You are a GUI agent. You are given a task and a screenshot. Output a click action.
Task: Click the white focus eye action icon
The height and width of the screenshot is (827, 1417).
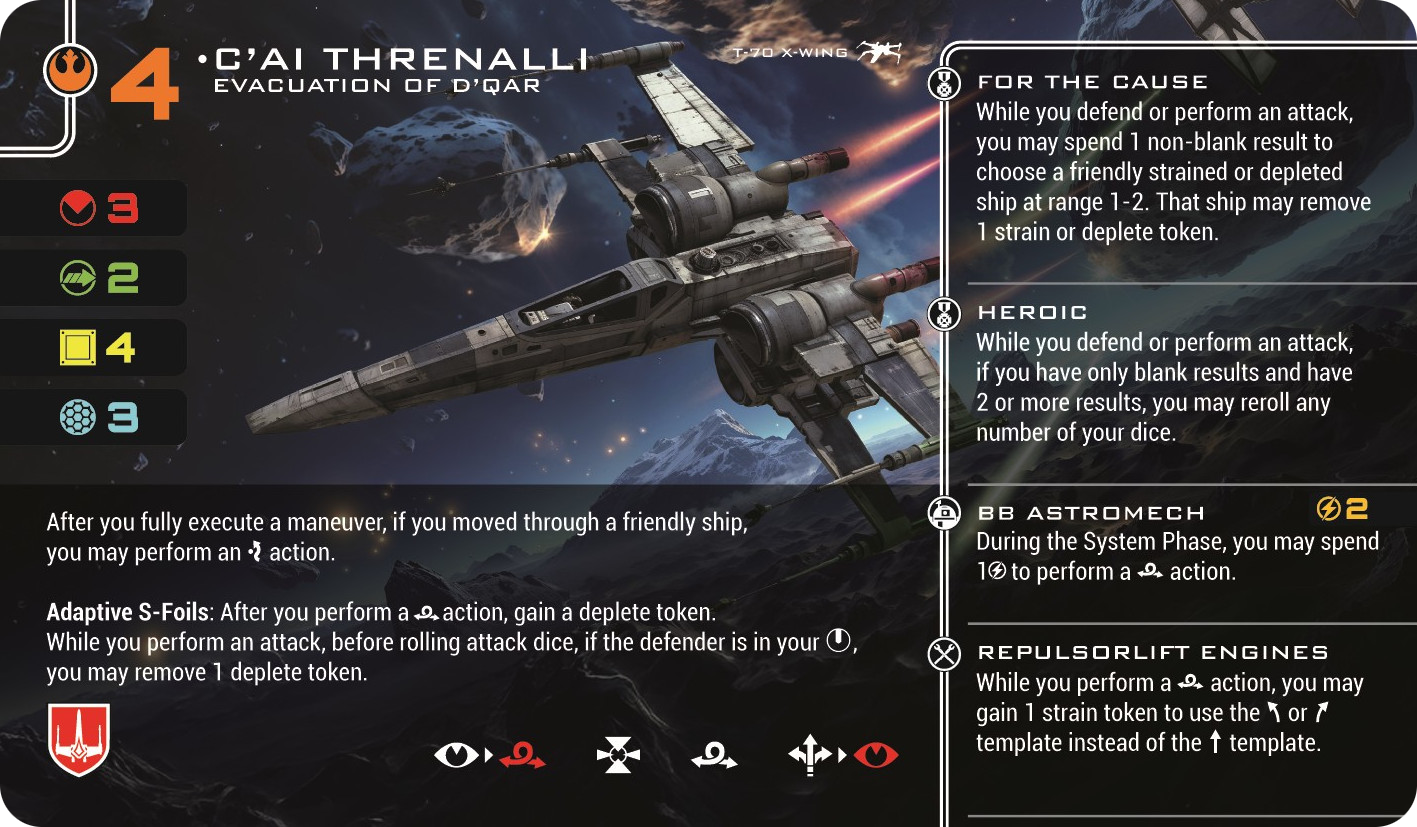[x=456, y=756]
